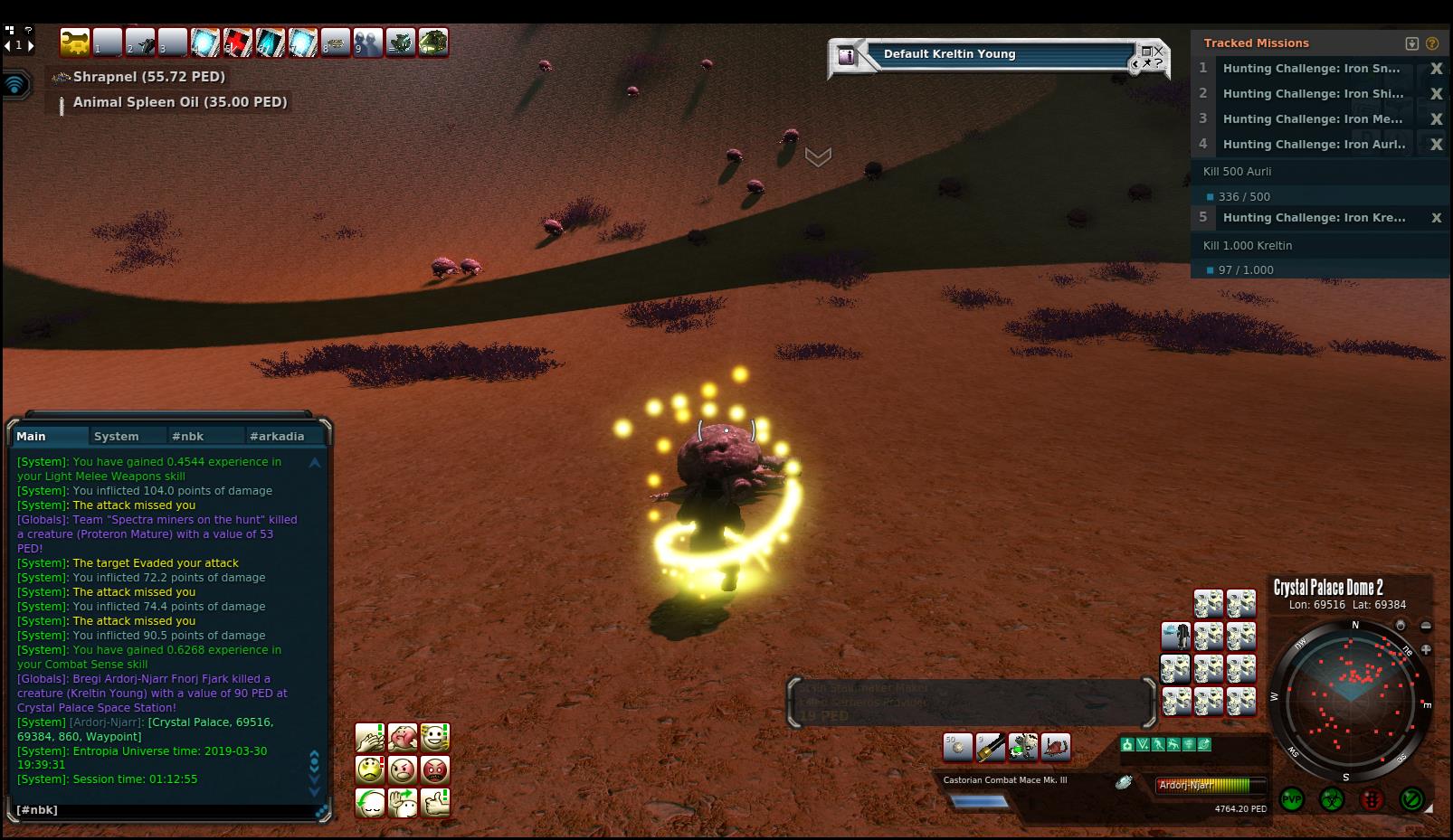Remove Iron Kreltin hunting challenge from tracker

click(x=1436, y=218)
